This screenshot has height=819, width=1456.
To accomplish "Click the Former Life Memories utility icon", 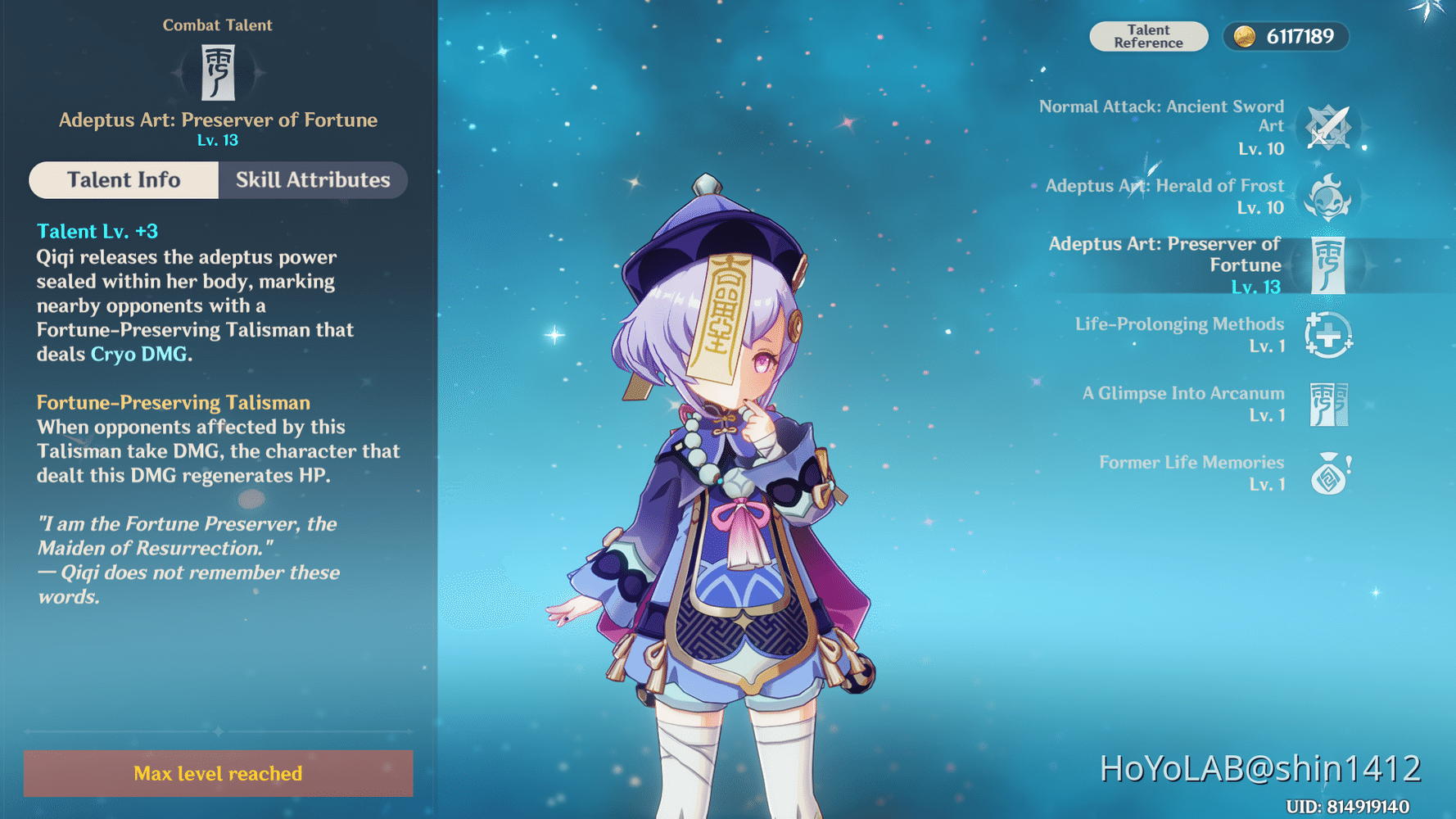I will [1330, 473].
